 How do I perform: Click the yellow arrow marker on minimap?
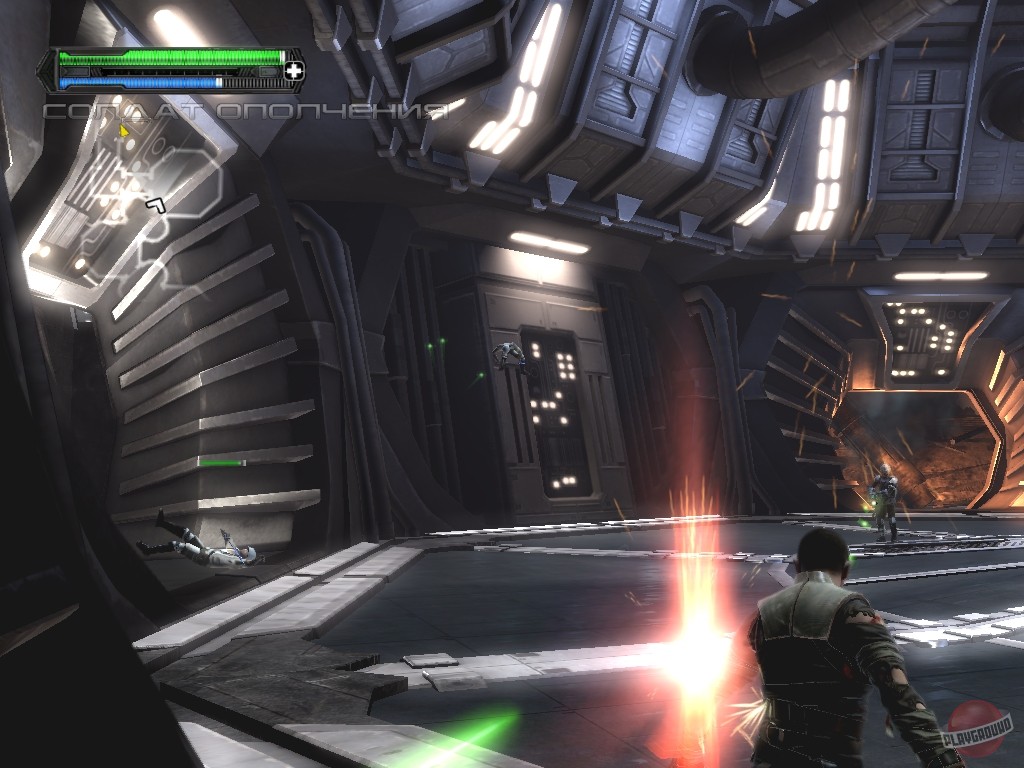point(124,130)
